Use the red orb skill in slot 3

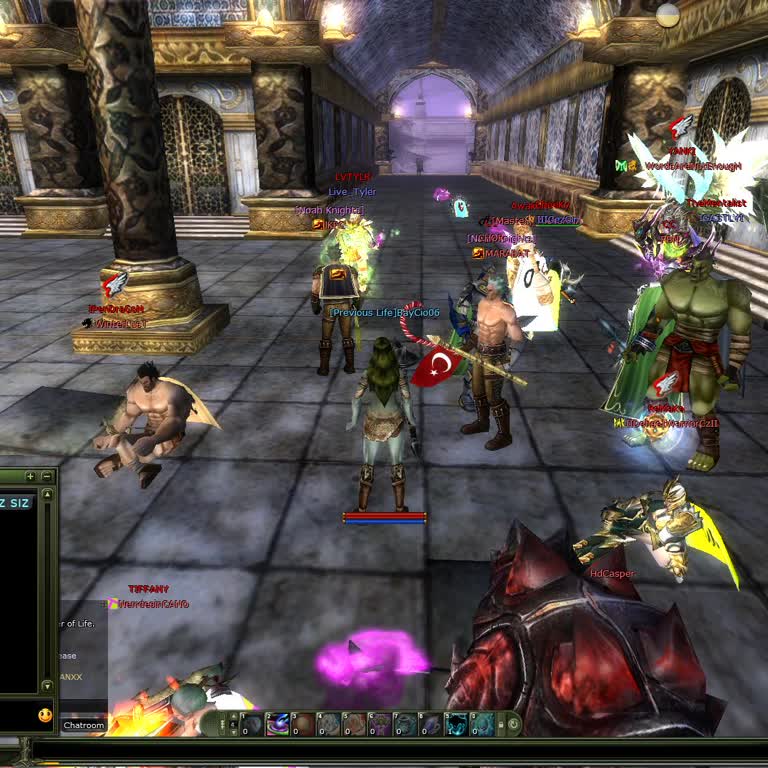303,724
